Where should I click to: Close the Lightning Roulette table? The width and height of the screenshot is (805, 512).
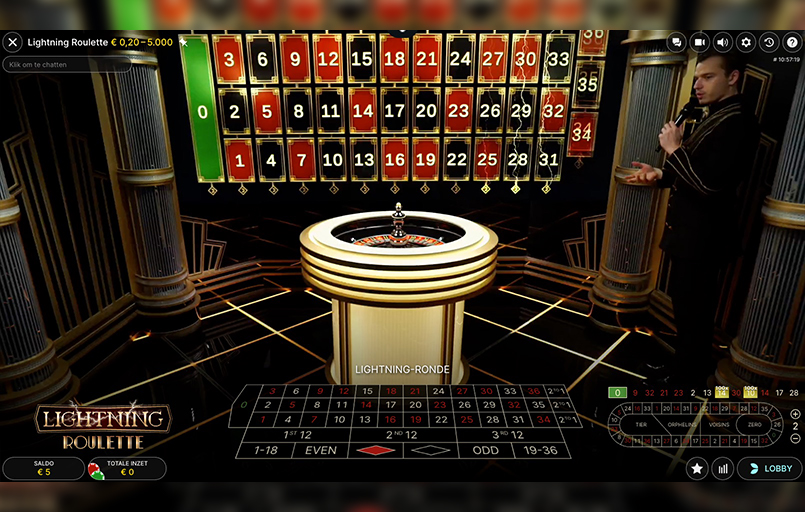13,42
